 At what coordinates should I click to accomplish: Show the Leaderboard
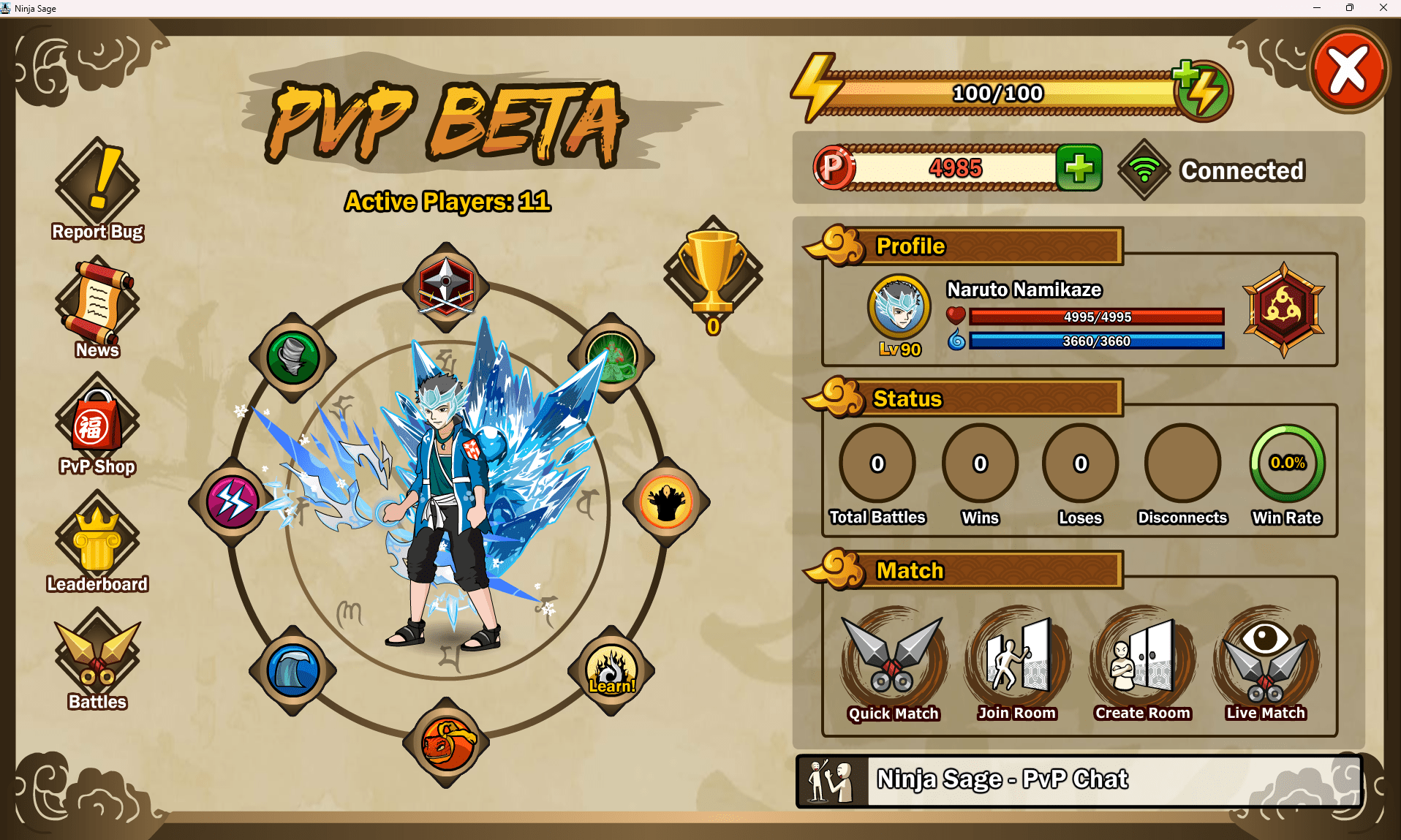point(97,542)
